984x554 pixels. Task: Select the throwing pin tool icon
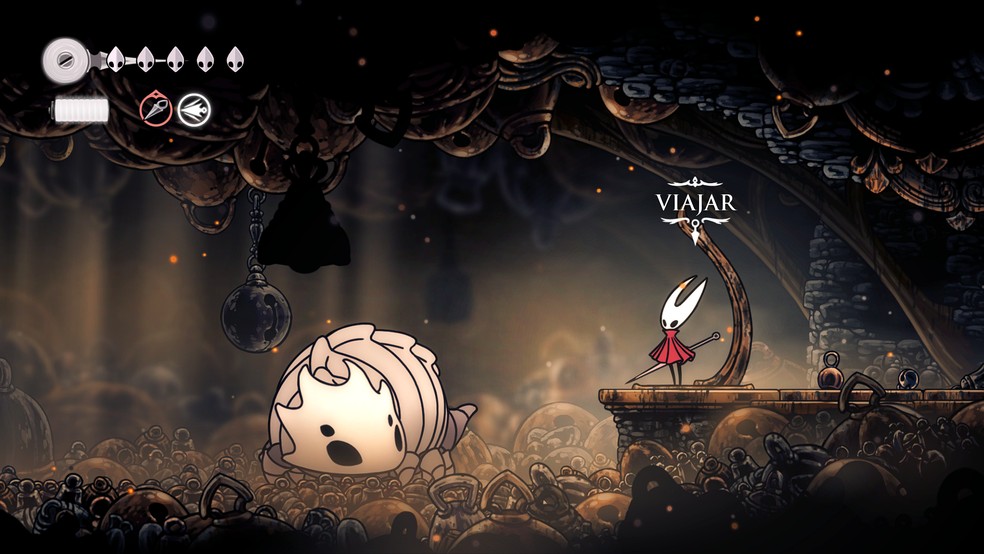point(155,109)
